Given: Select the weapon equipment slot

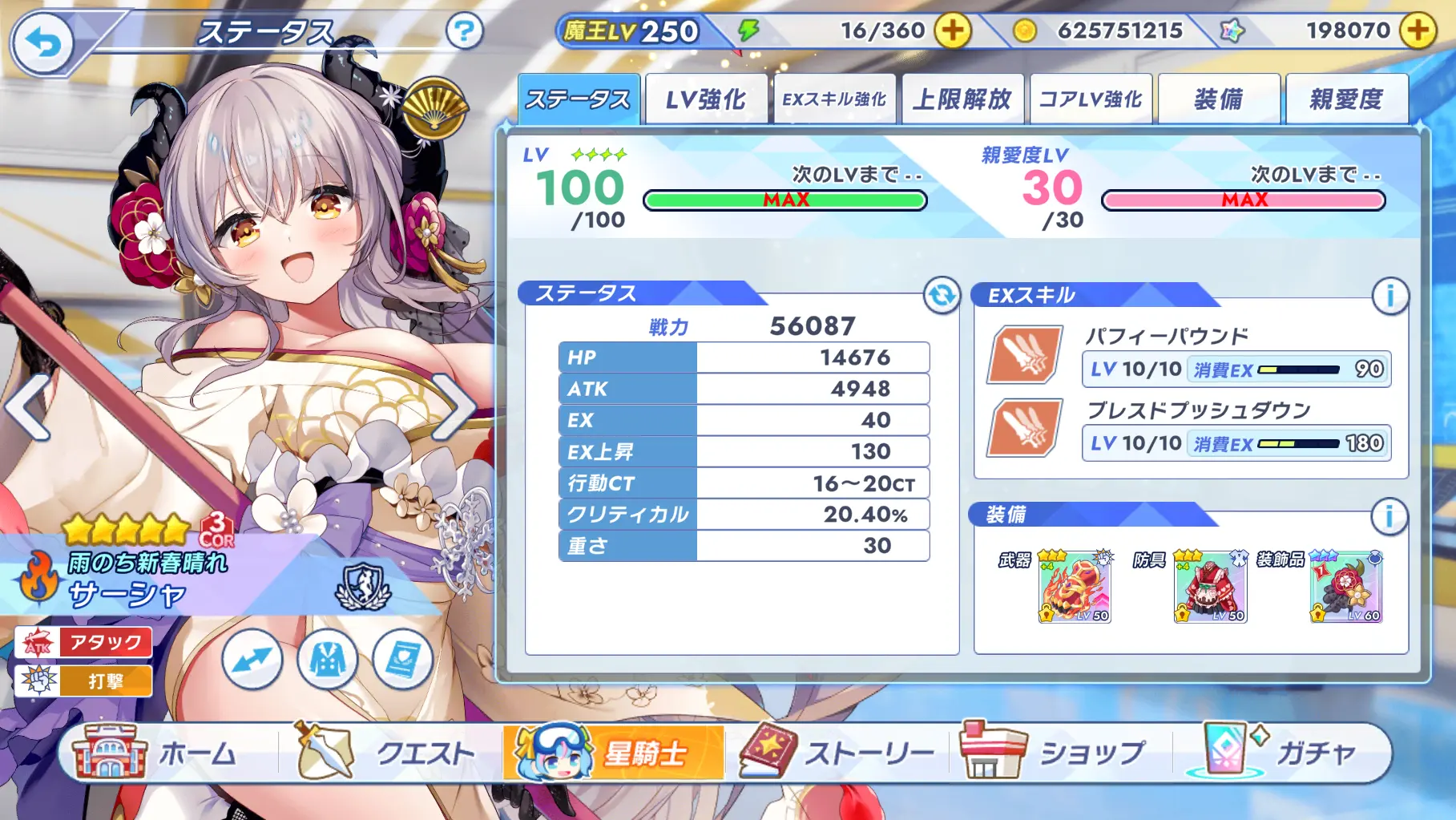Looking at the screenshot, I should 1075,587.
